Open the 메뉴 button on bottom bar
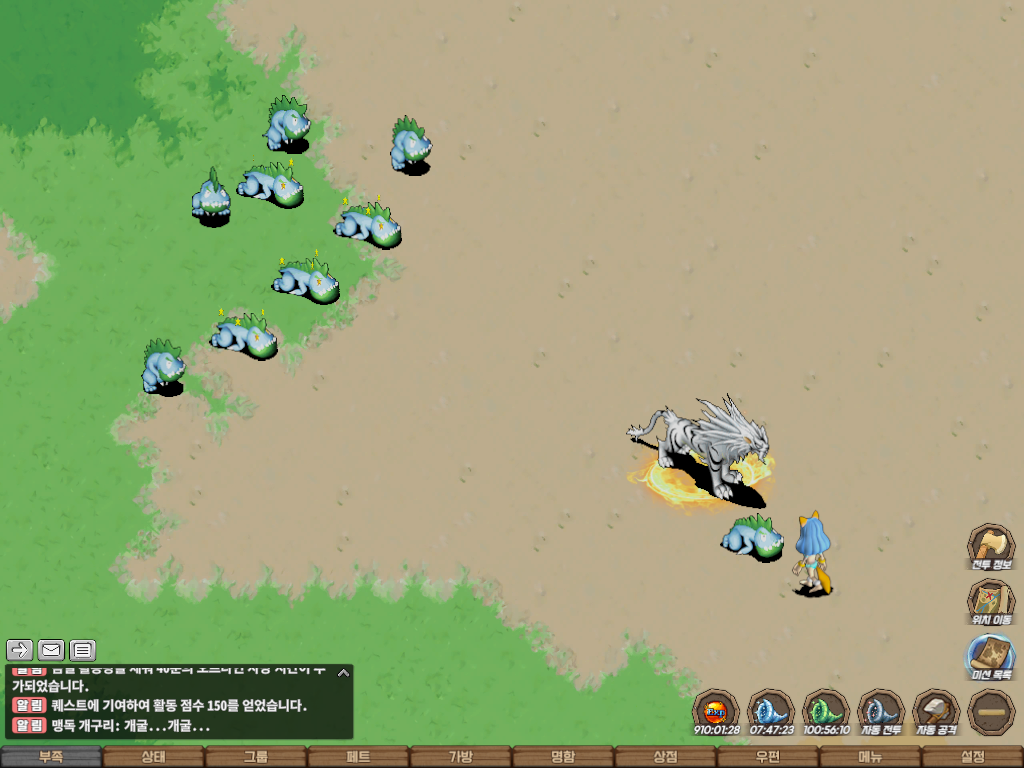This screenshot has width=1024, height=768. click(x=870, y=757)
